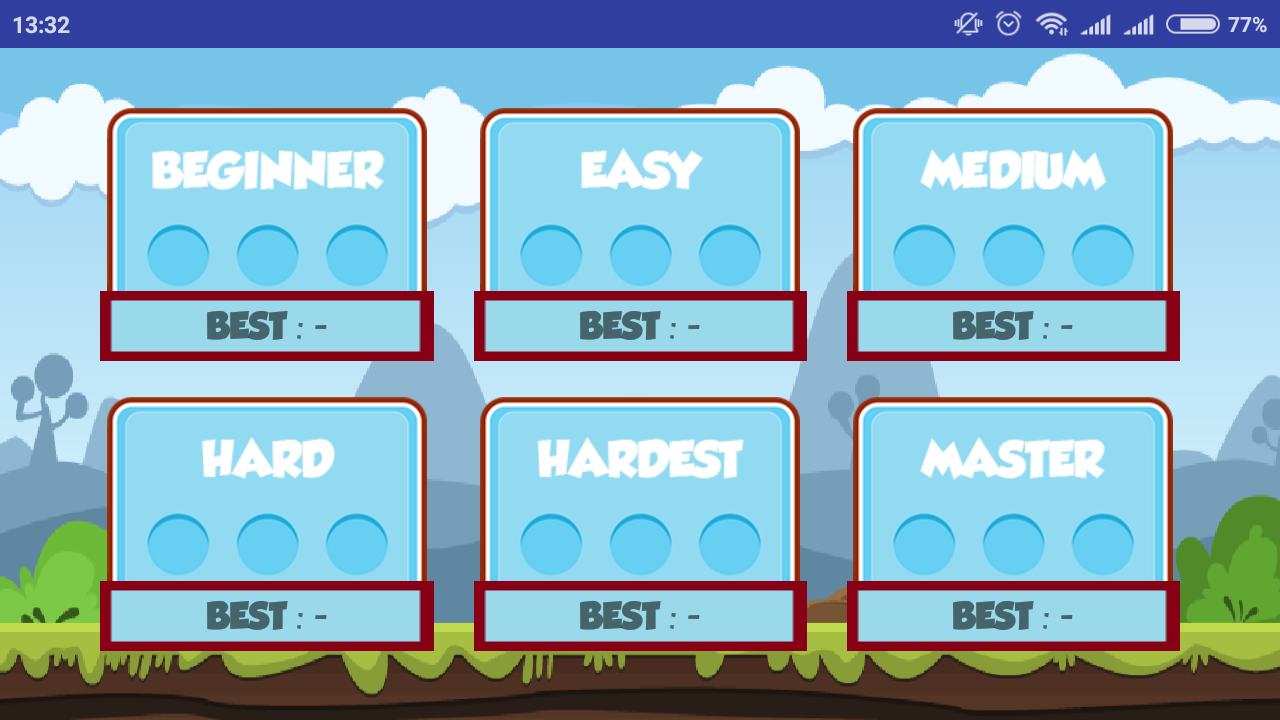Tap the alarm clock icon in status bar
This screenshot has height=720, width=1280.
pos(1008,24)
